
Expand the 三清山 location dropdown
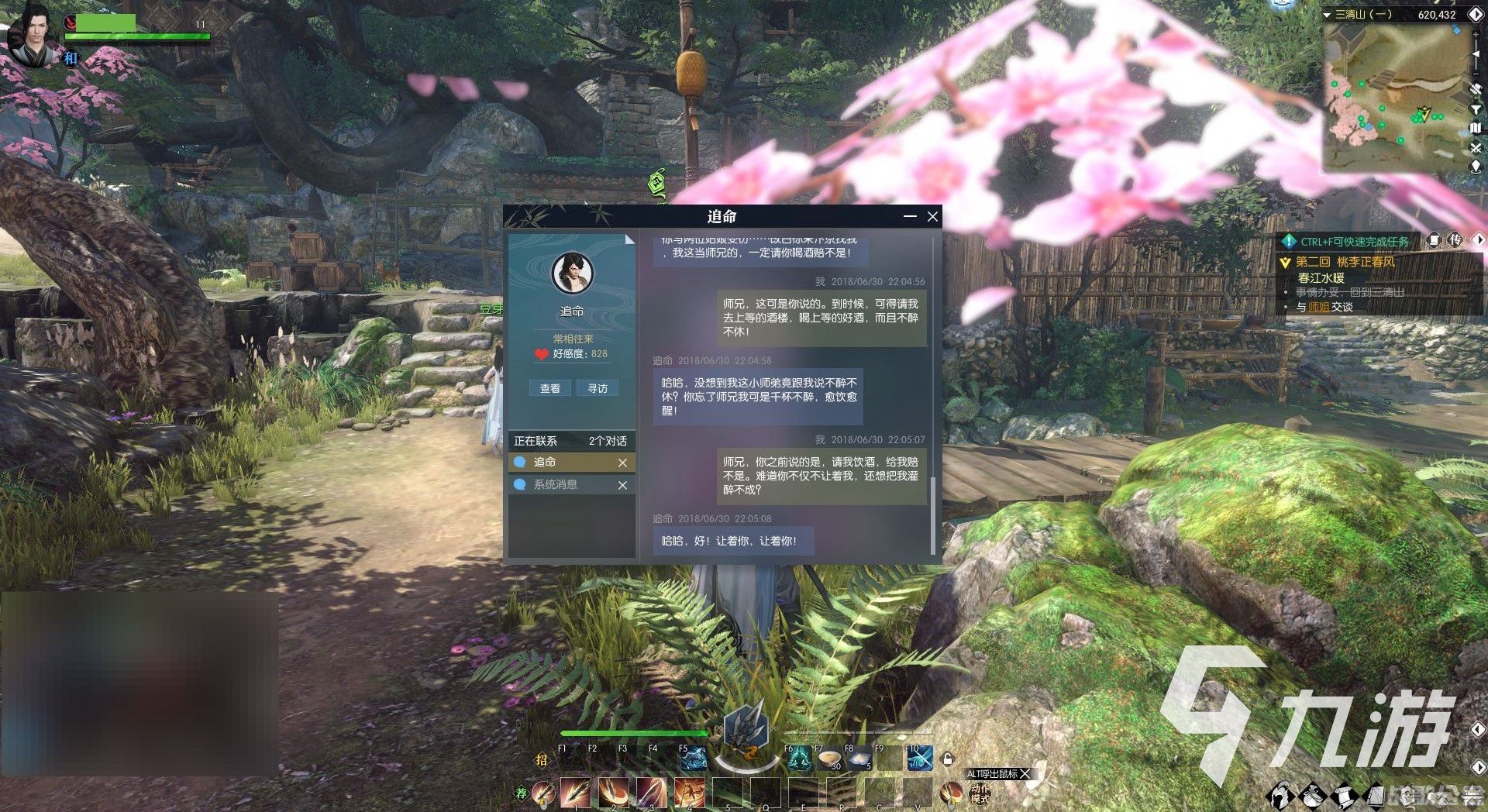coord(1328,15)
